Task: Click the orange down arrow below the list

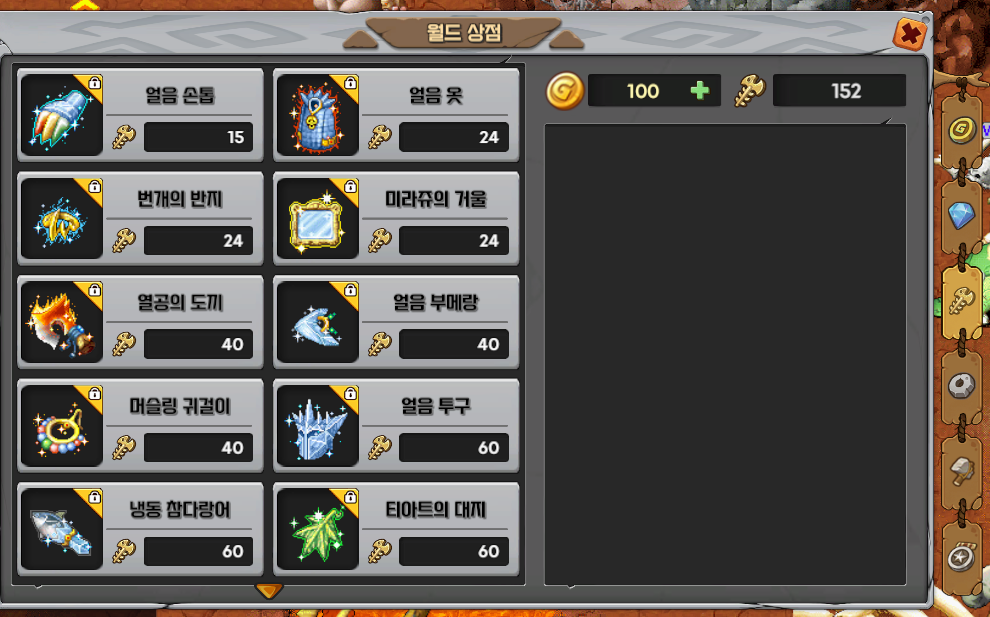Action: point(269,591)
